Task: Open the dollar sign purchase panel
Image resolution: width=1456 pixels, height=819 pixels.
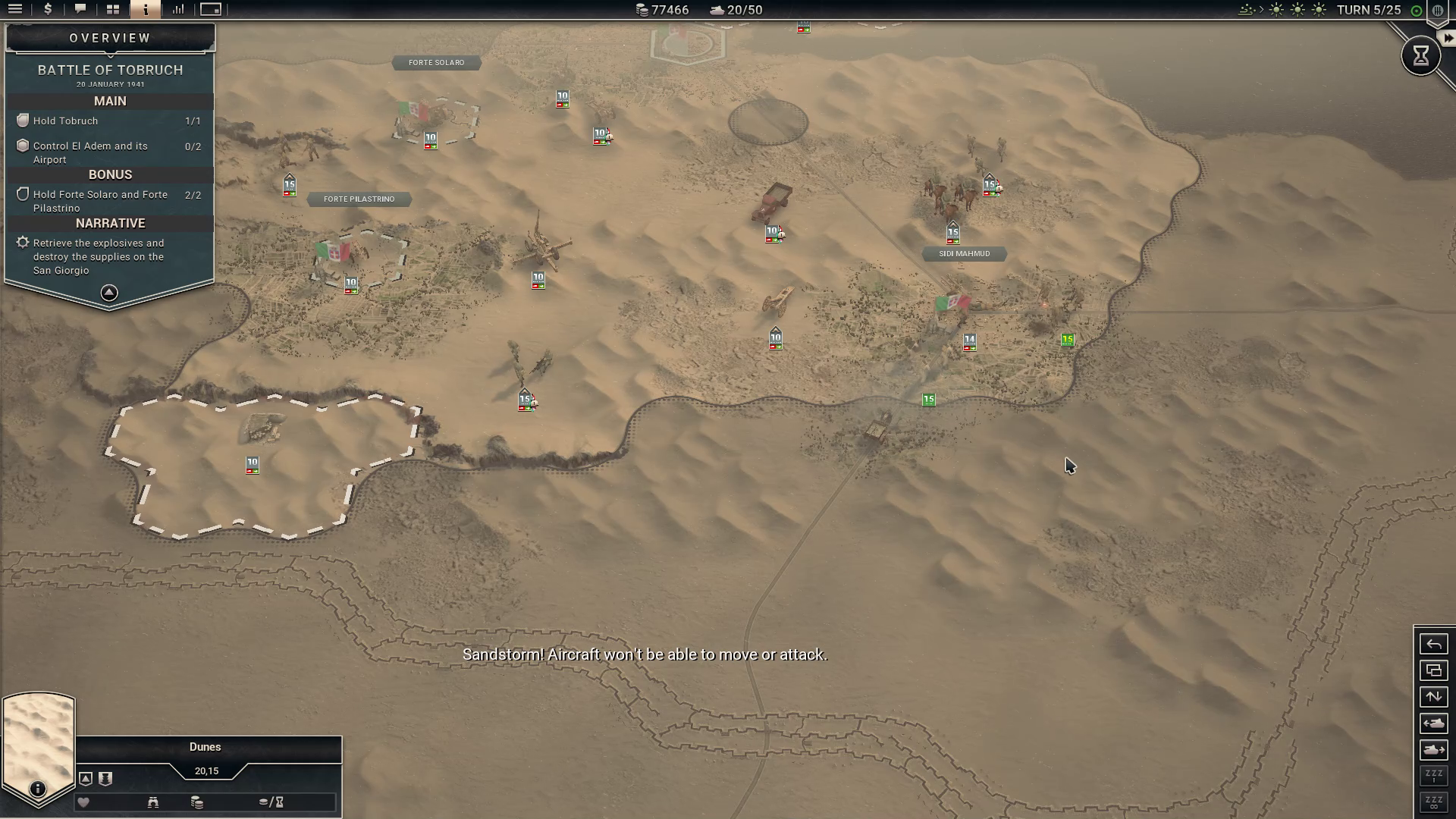Action: (48, 9)
